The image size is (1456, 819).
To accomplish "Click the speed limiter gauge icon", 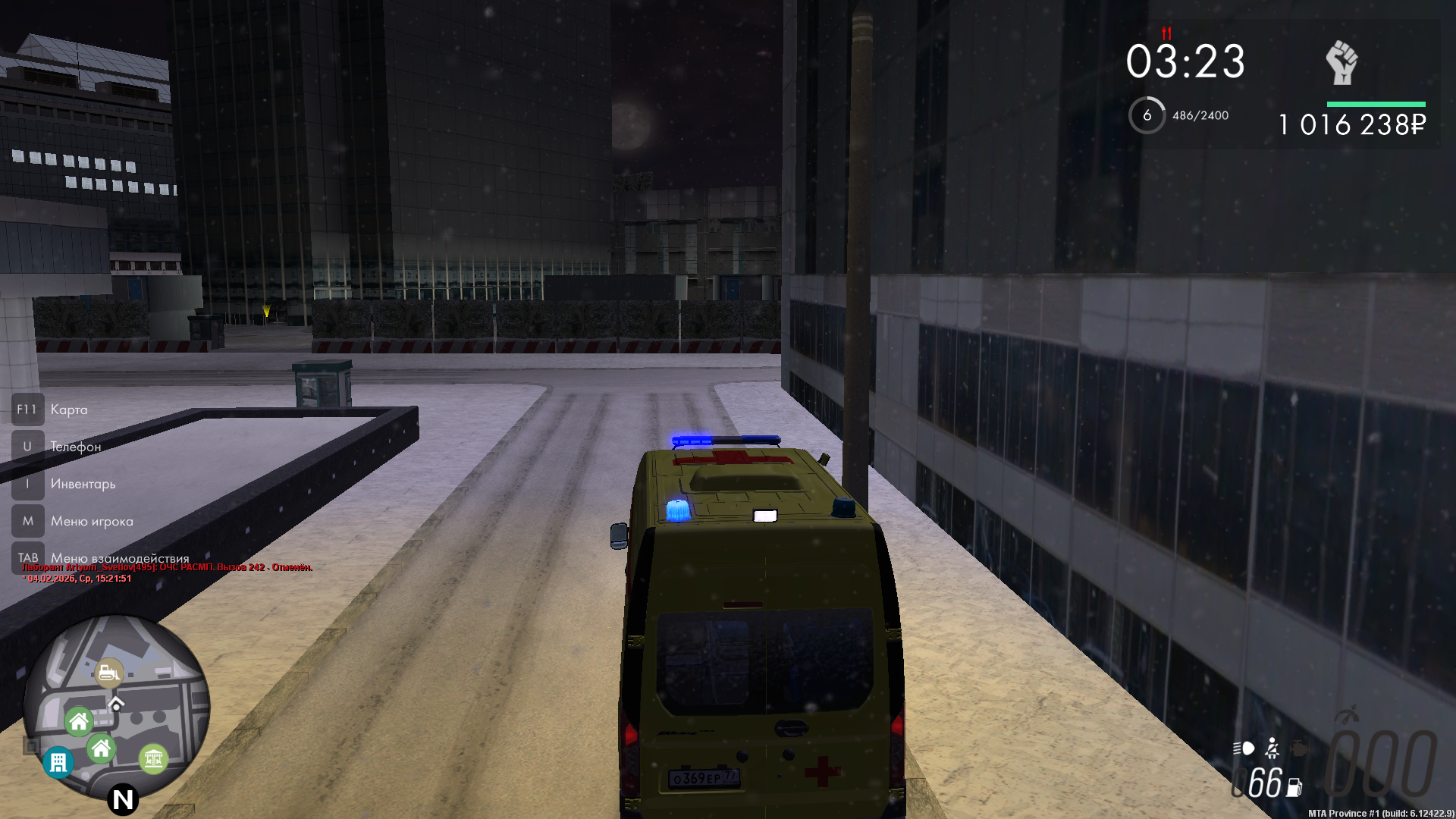I will [x=1347, y=715].
